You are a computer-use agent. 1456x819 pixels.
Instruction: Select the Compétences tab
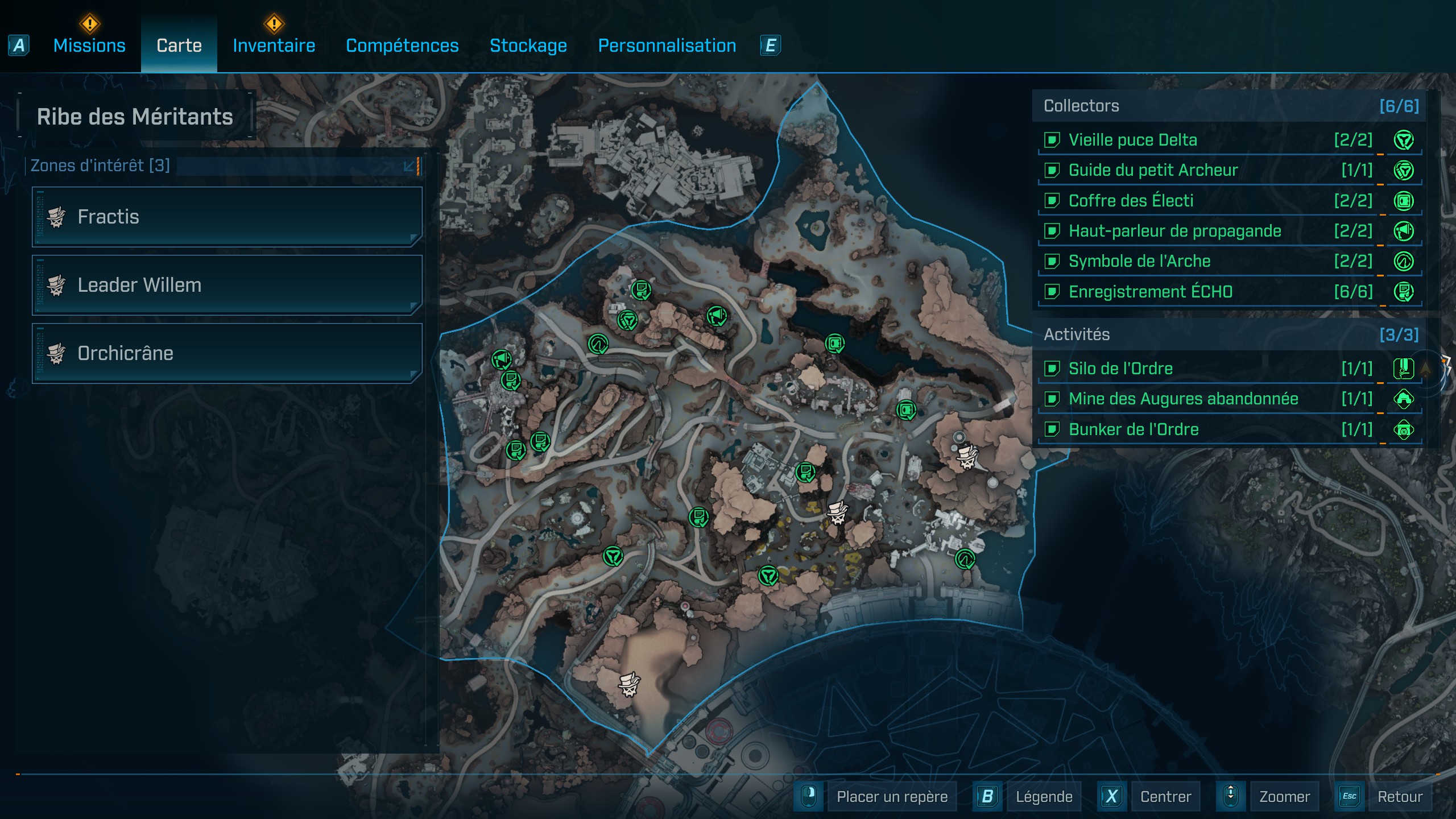(x=402, y=45)
